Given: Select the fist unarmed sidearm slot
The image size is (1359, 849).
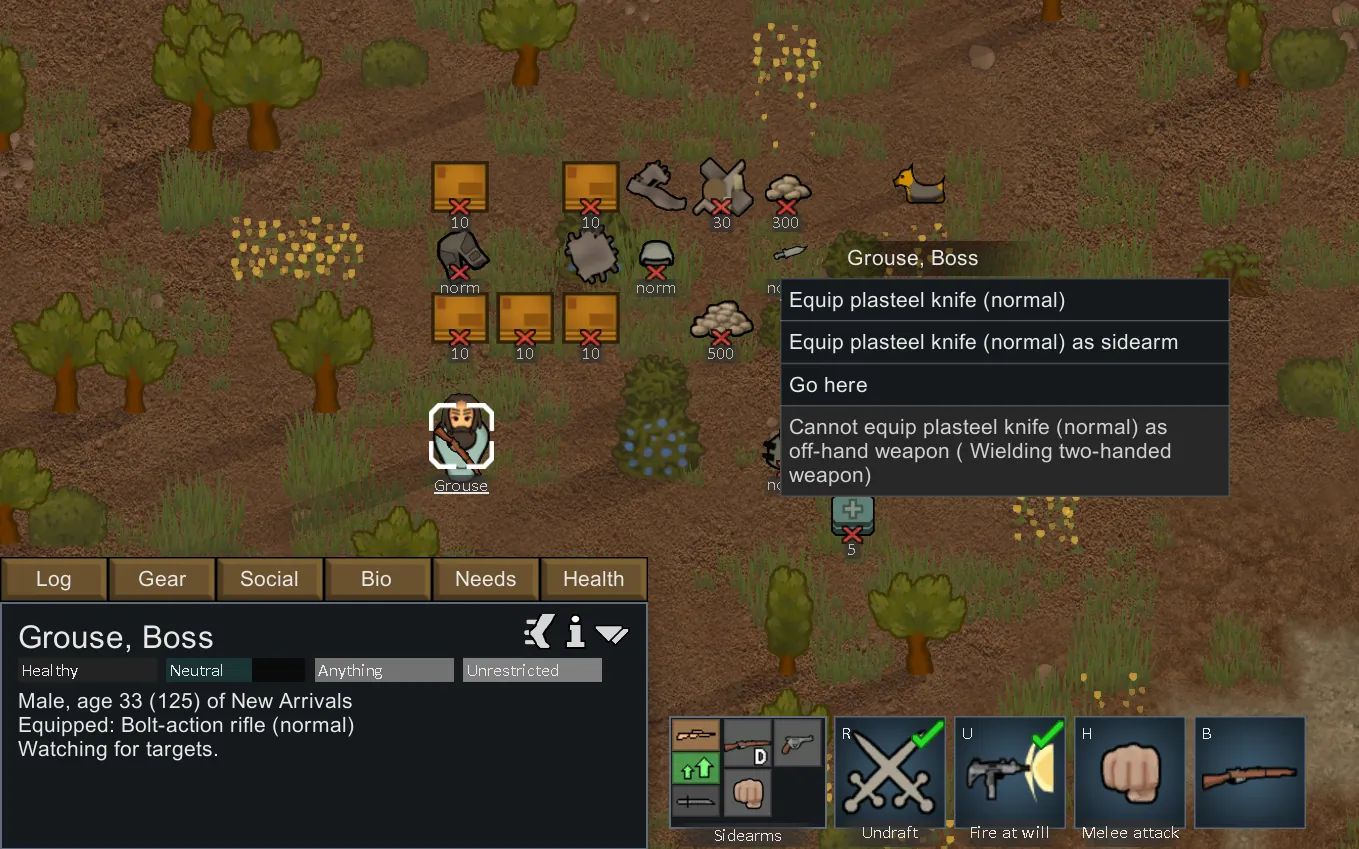Looking at the screenshot, I should (748, 793).
